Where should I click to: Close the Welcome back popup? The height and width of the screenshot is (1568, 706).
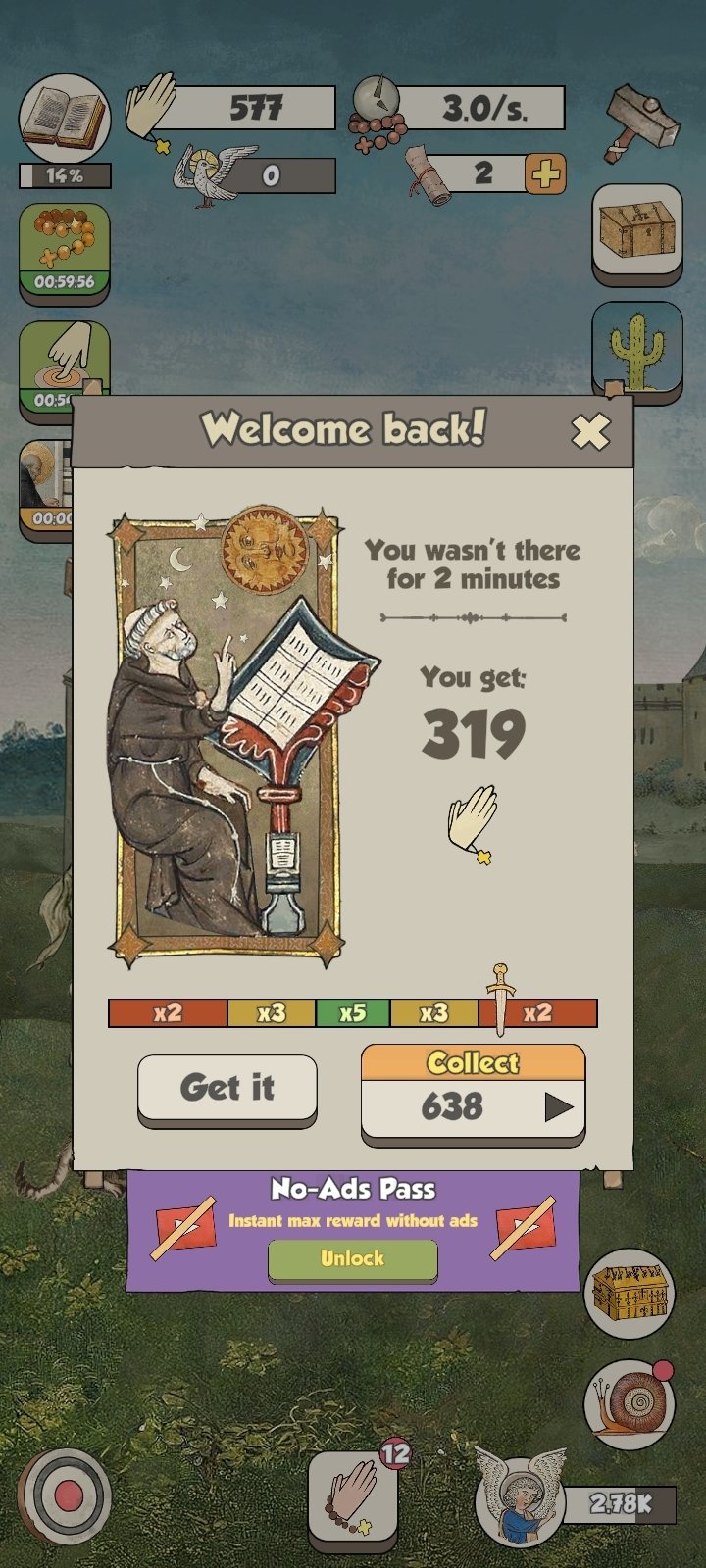point(590,431)
